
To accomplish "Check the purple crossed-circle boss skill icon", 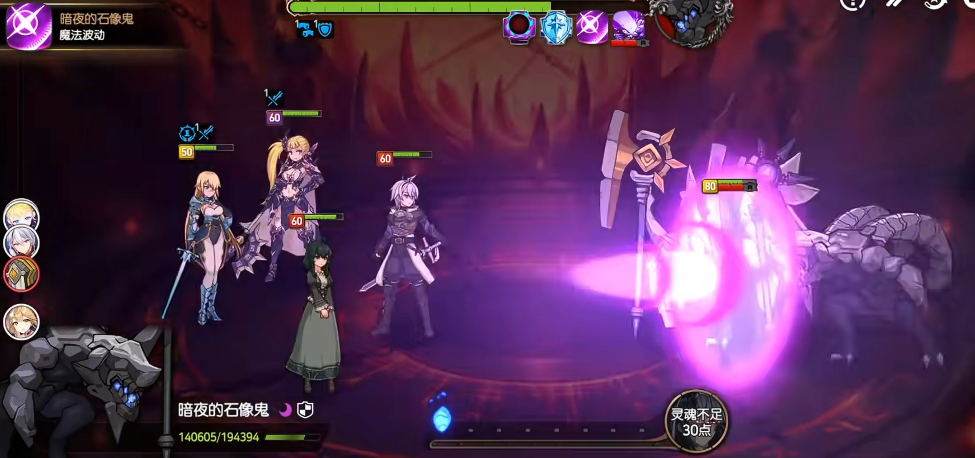I will (x=592, y=26).
